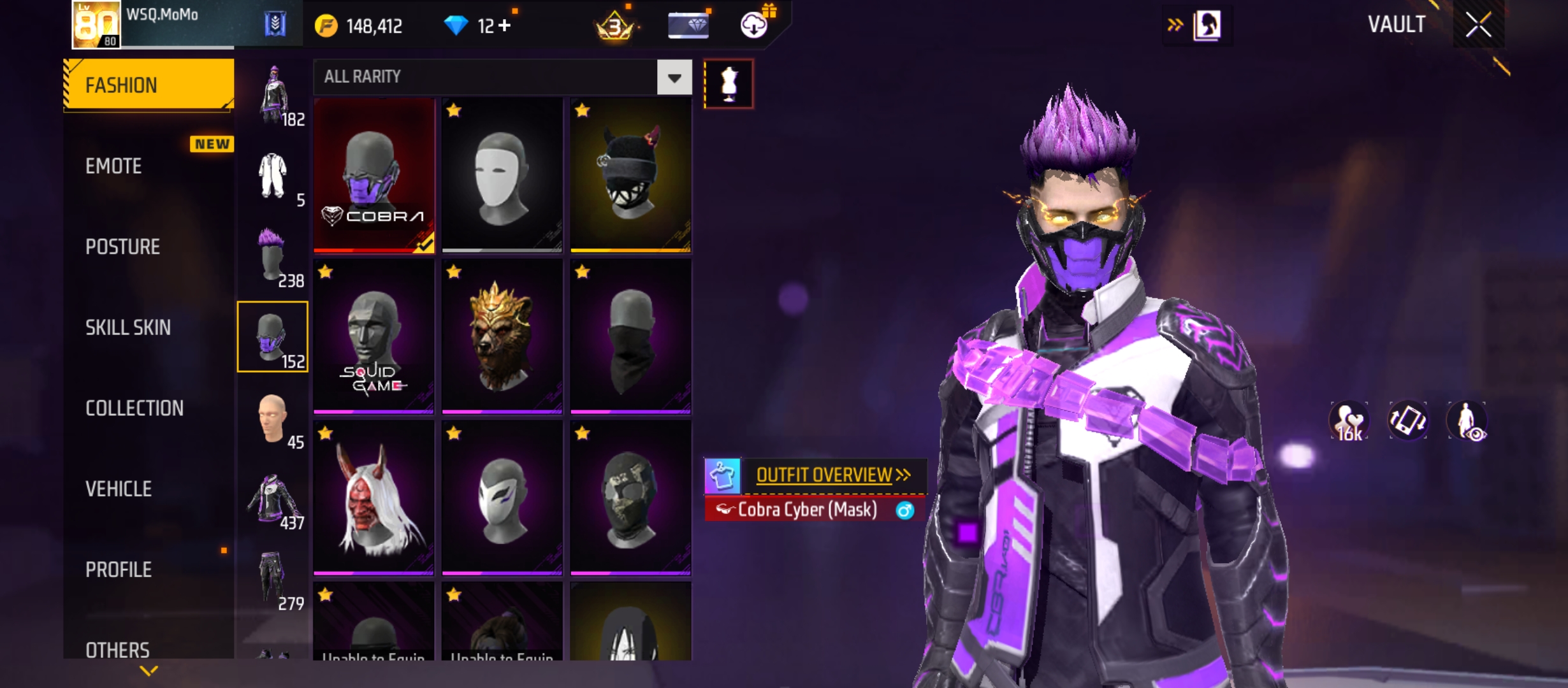Expand the All Rarity dropdown
Image resolution: width=1568 pixels, height=688 pixels.
(x=674, y=77)
